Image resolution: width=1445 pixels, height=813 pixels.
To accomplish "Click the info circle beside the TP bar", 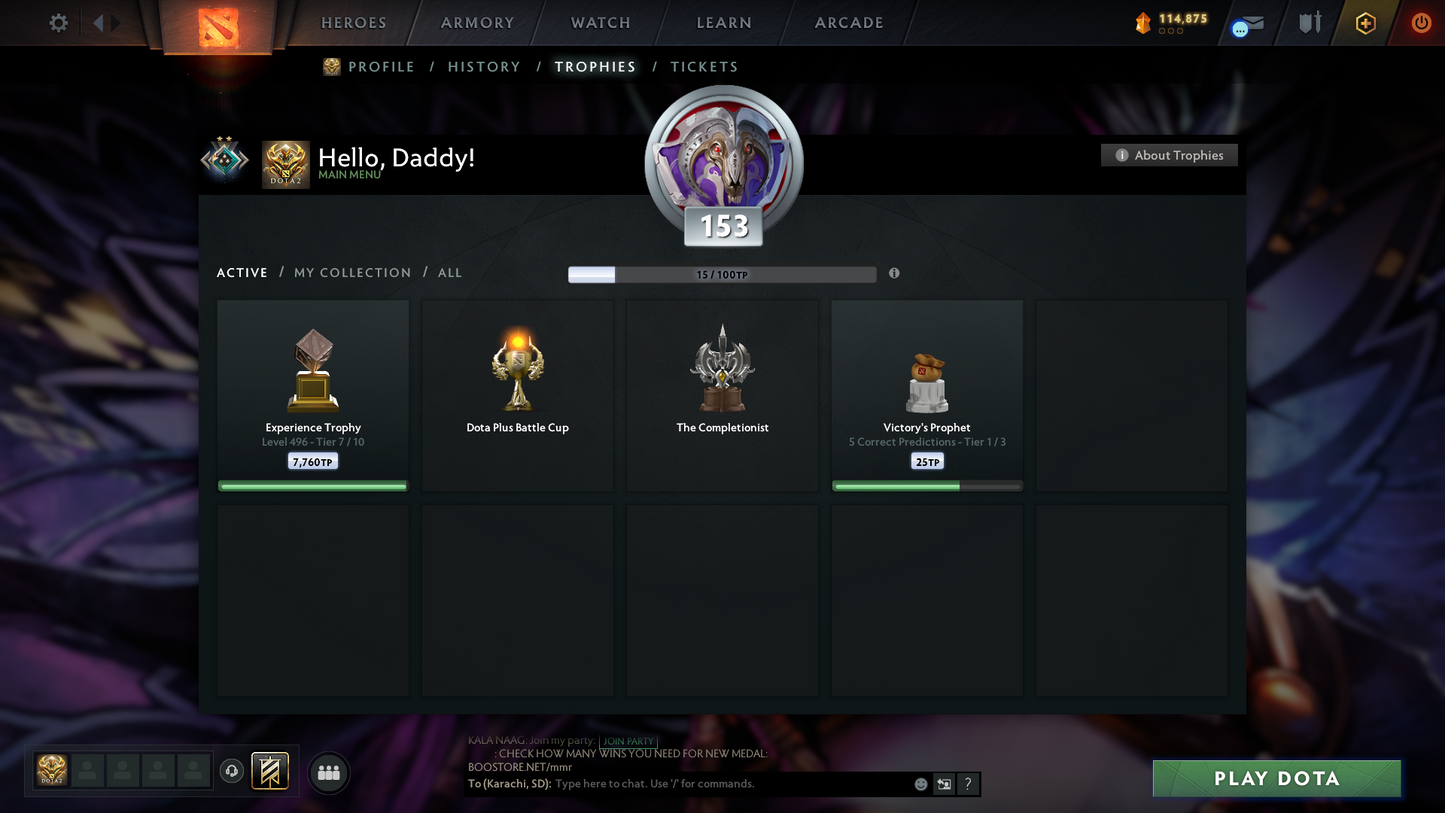I will pyautogui.click(x=894, y=272).
